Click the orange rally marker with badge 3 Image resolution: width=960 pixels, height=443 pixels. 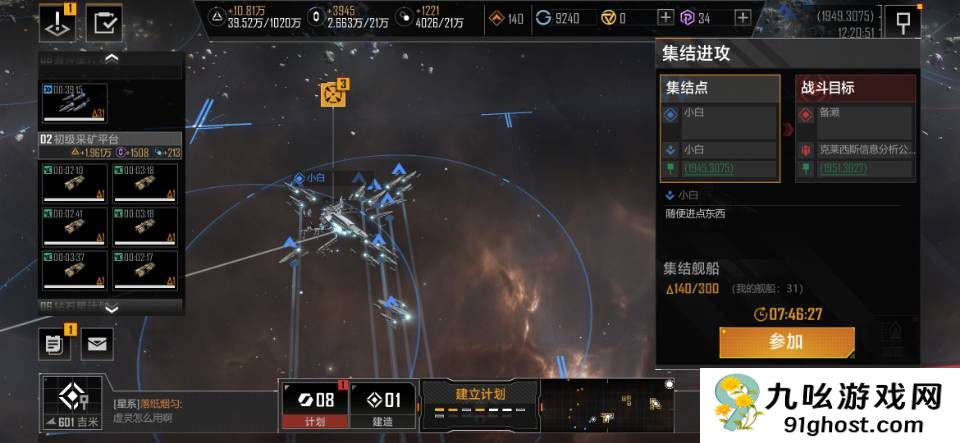[x=332, y=94]
